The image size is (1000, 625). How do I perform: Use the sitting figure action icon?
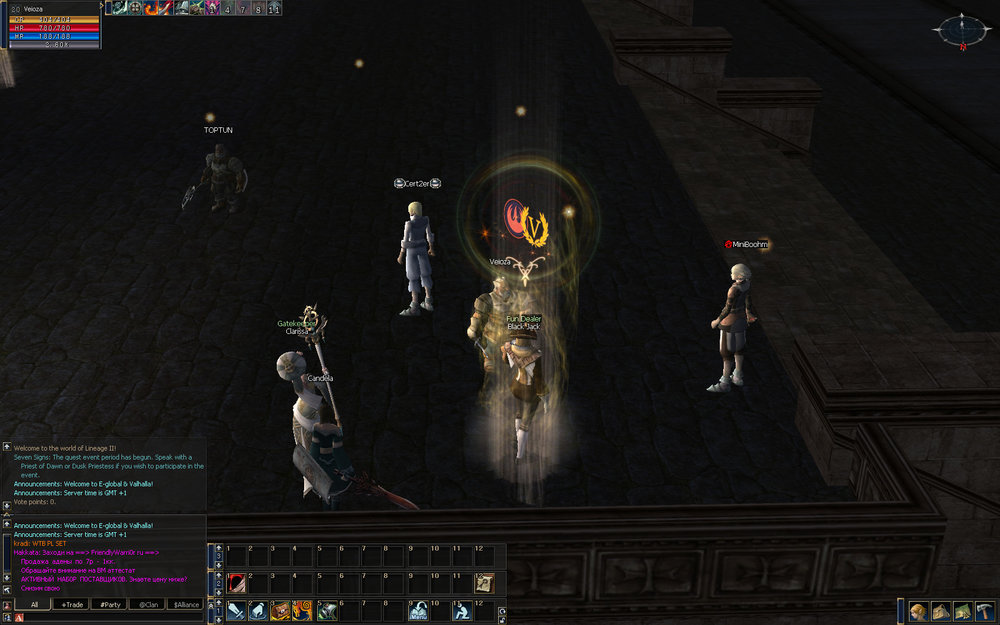coord(462,610)
